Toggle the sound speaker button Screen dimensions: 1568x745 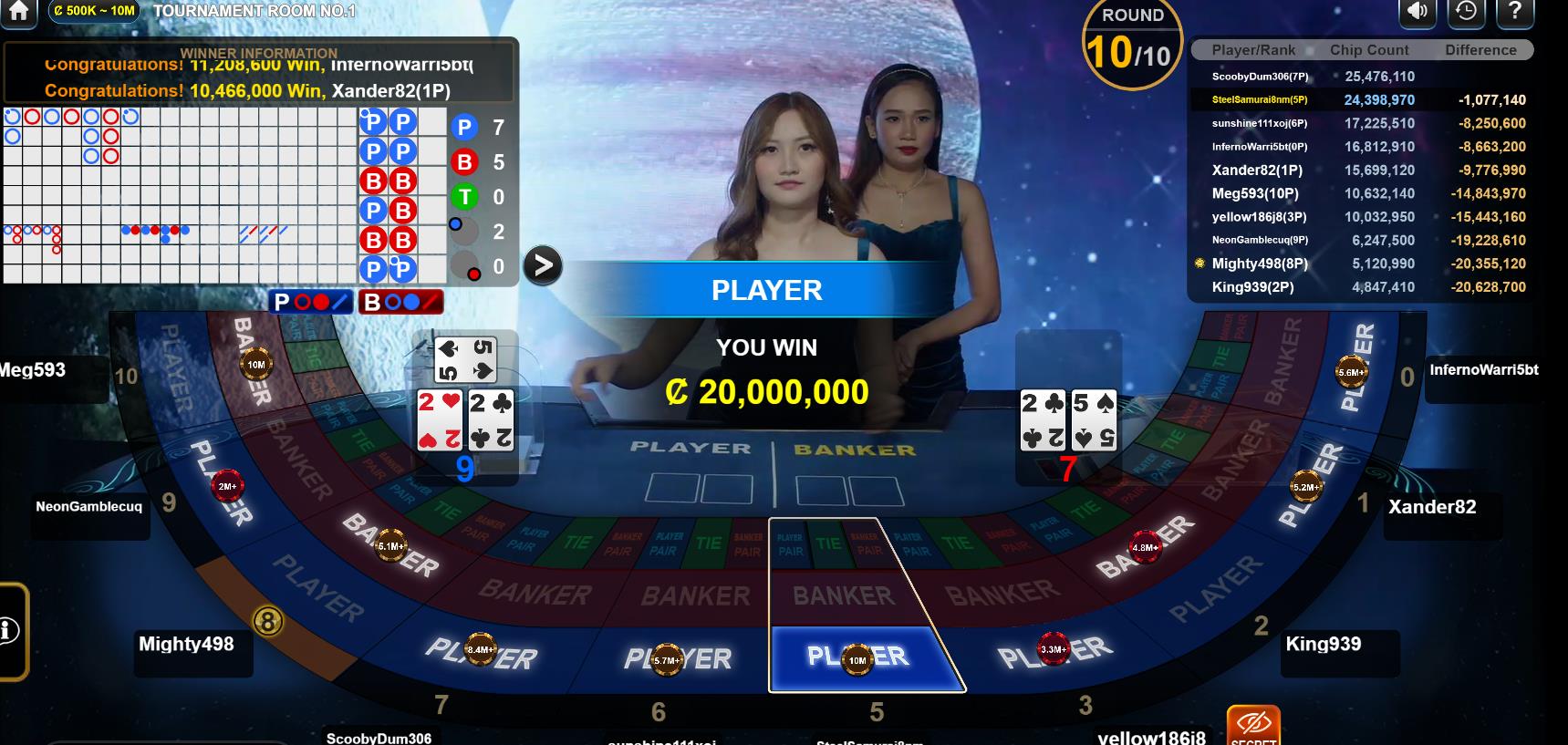pyautogui.click(x=1417, y=10)
